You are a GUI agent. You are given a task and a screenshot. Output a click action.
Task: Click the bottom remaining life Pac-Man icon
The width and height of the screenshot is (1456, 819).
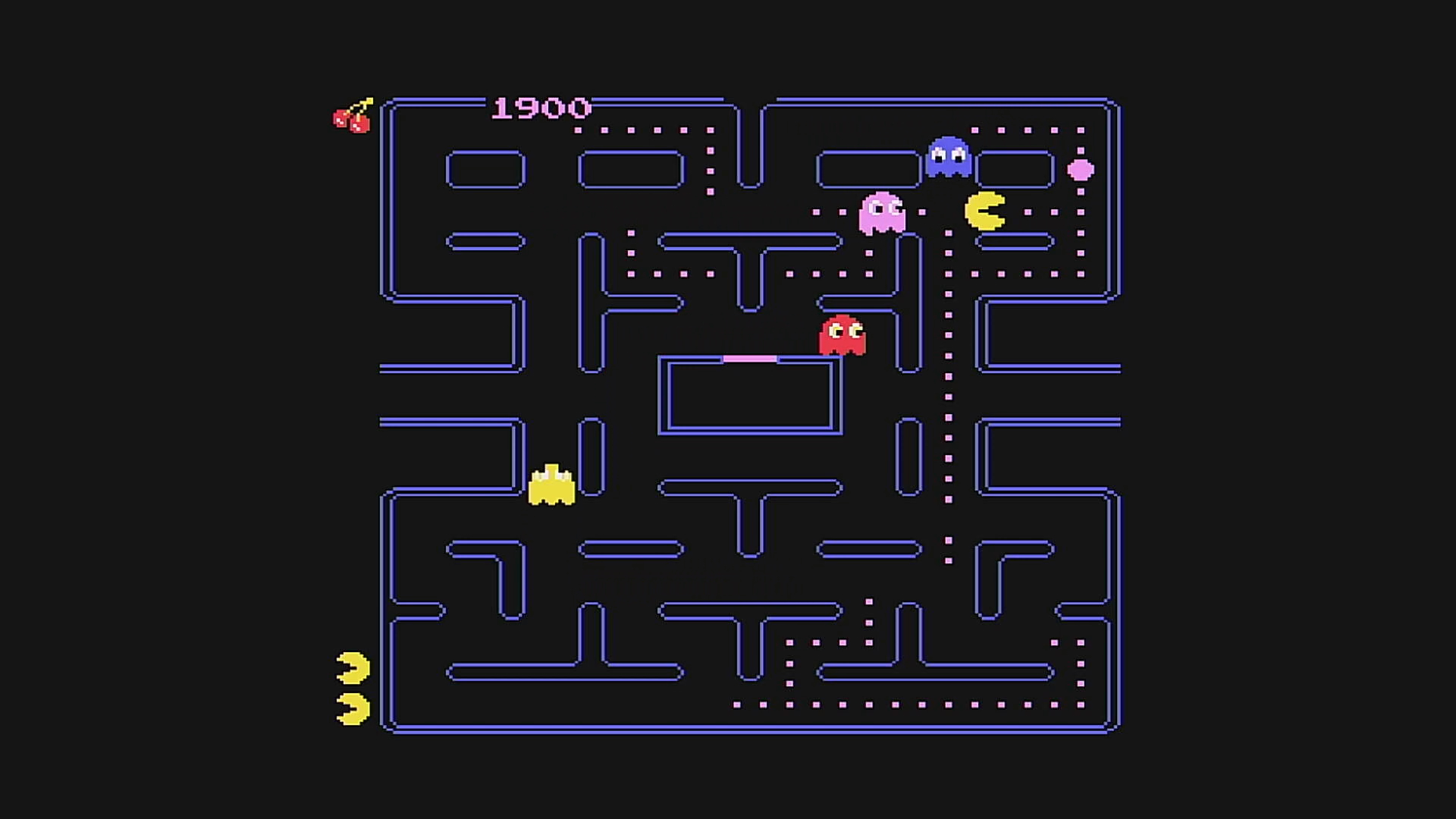(351, 708)
